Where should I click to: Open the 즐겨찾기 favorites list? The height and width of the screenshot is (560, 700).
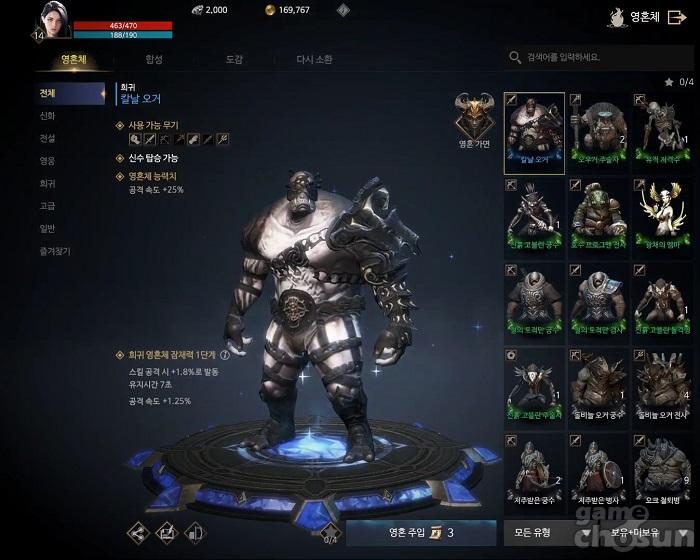(55, 252)
